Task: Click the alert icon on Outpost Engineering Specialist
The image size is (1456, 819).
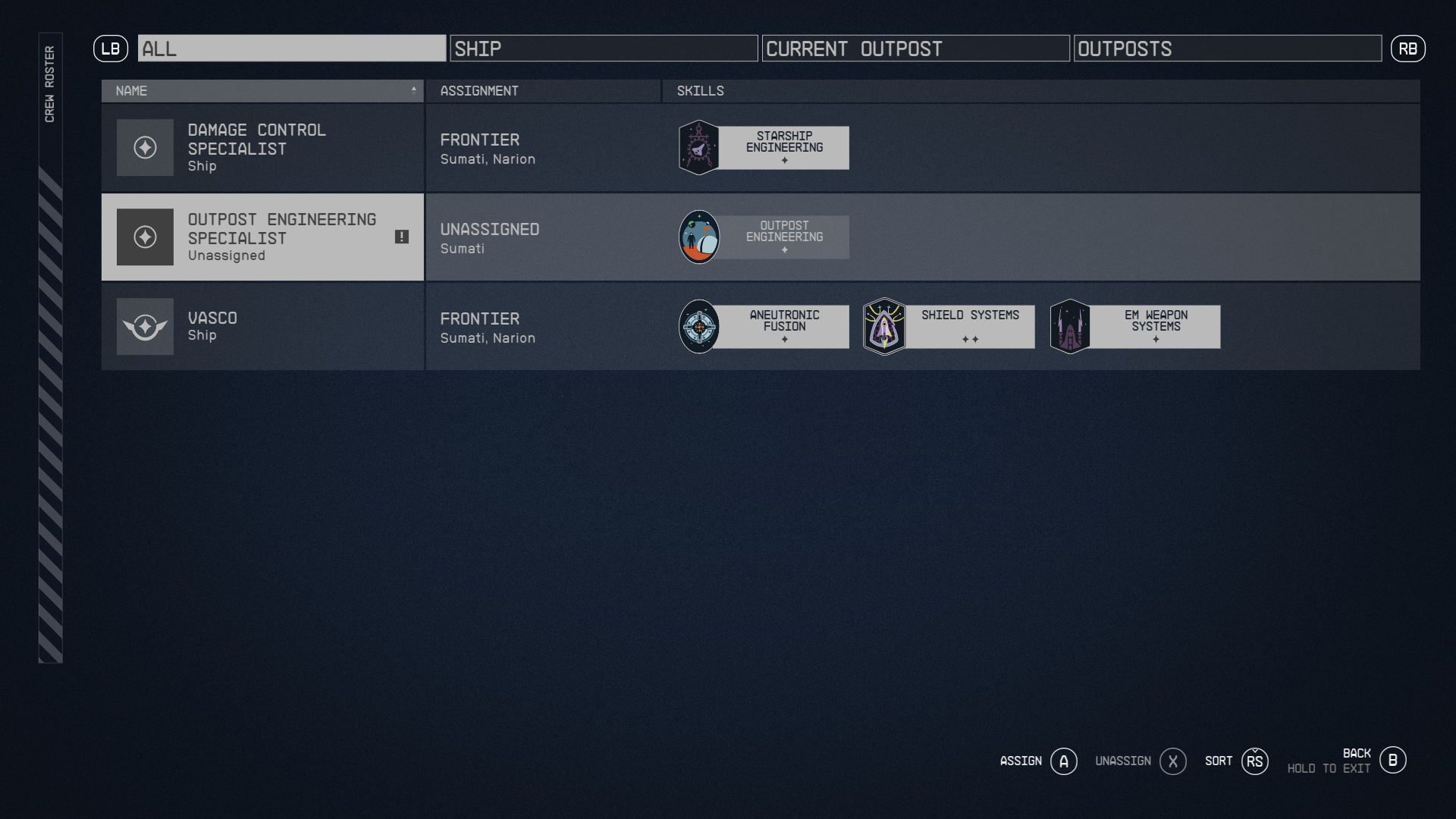Action: (x=403, y=237)
